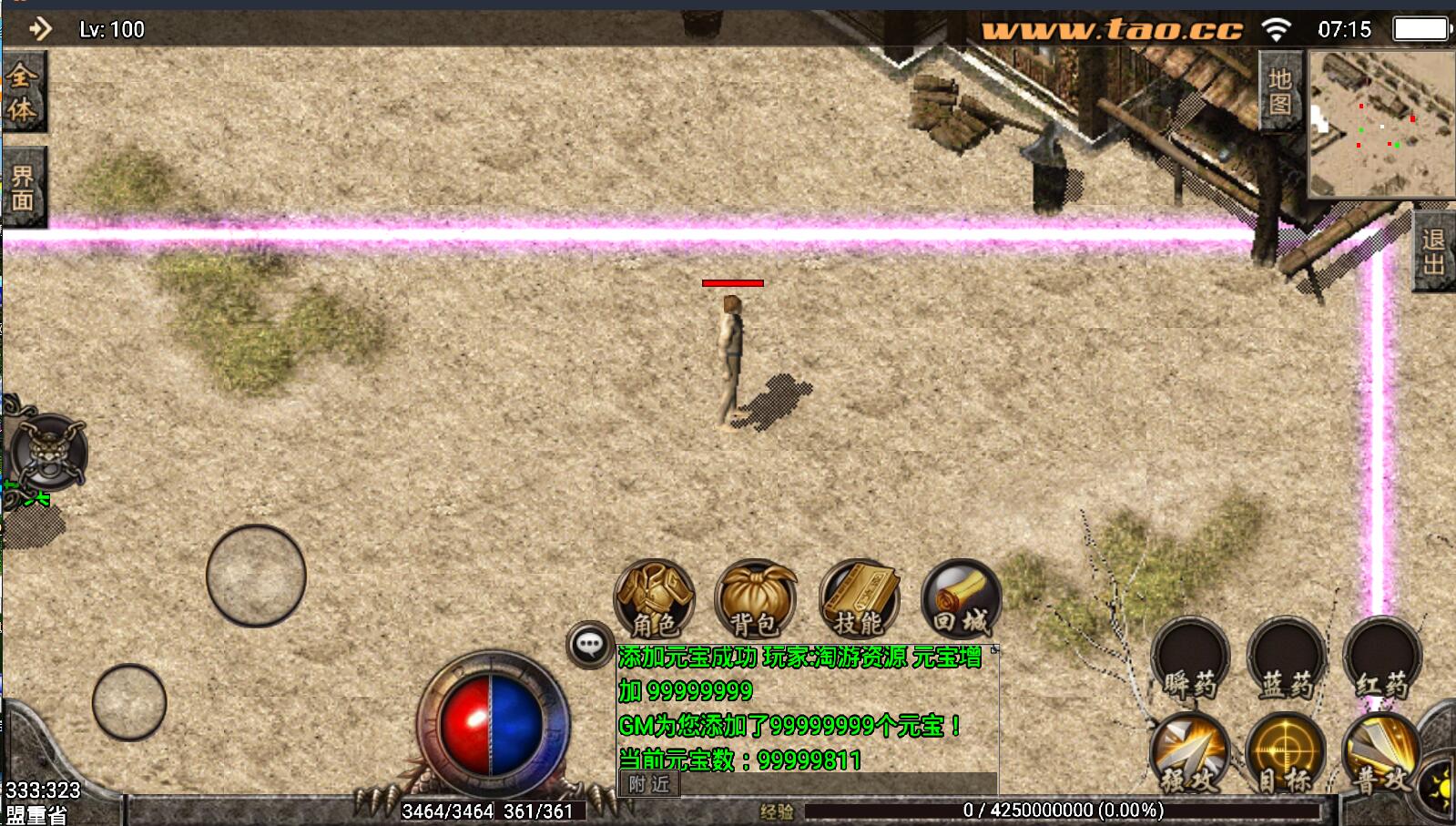The height and width of the screenshot is (826, 1456).
Task: Tap the 瞬药 instant potion slot
Action: [x=1190, y=658]
